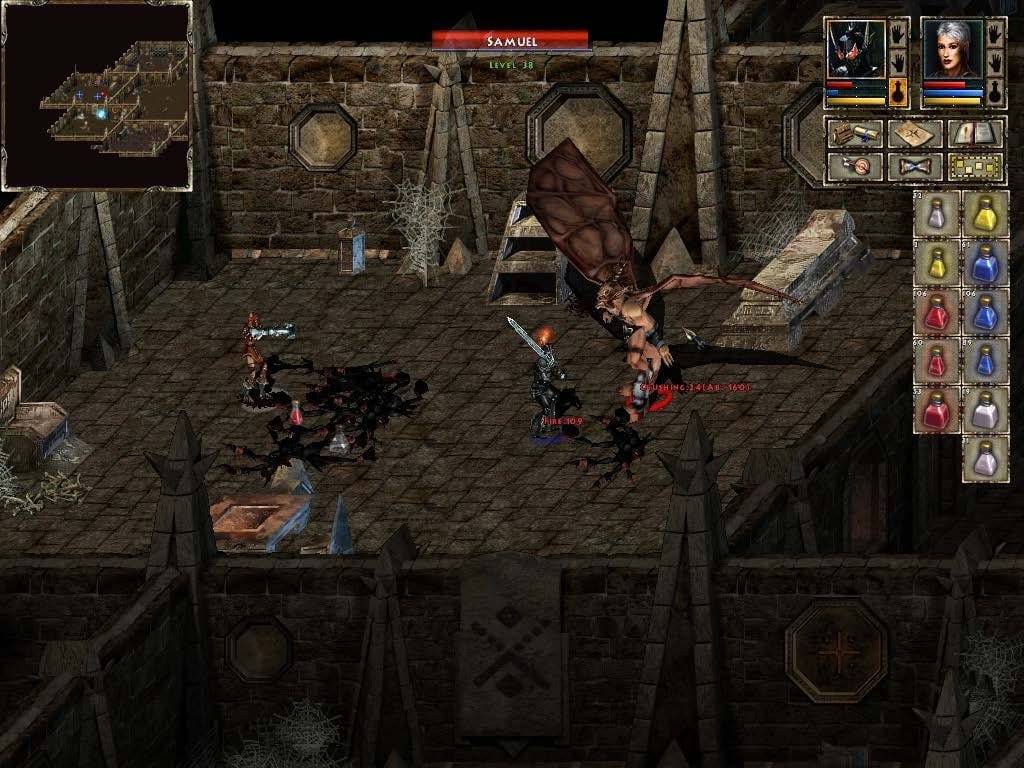Select the silver-haired woman's portrait
This screenshot has height=768, width=1024.
pos(953,49)
